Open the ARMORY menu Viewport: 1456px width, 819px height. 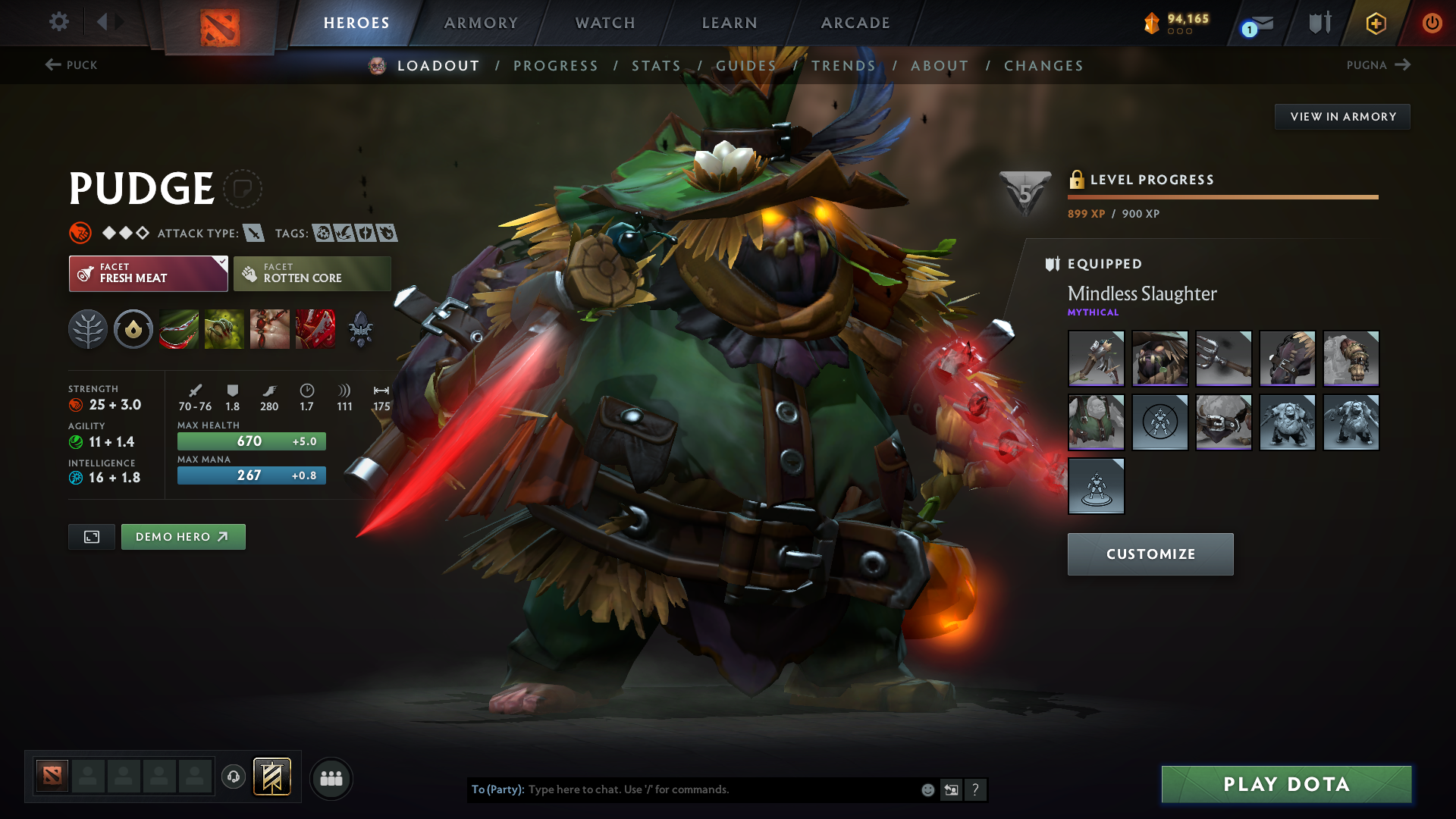click(x=481, y=23)
